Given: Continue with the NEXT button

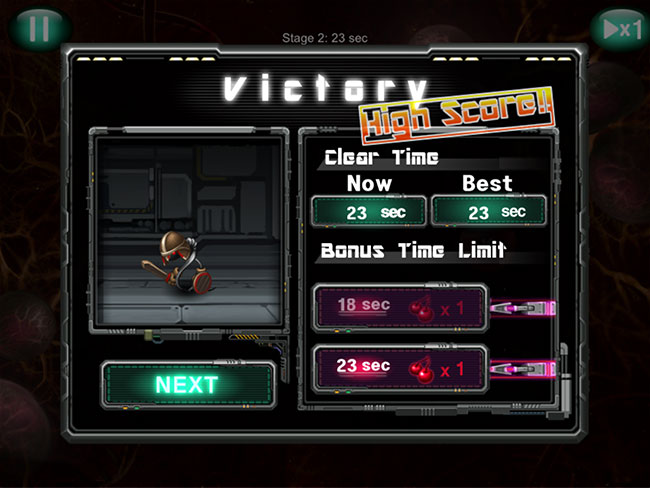Looking at the screenshot, I should point(187,384).
